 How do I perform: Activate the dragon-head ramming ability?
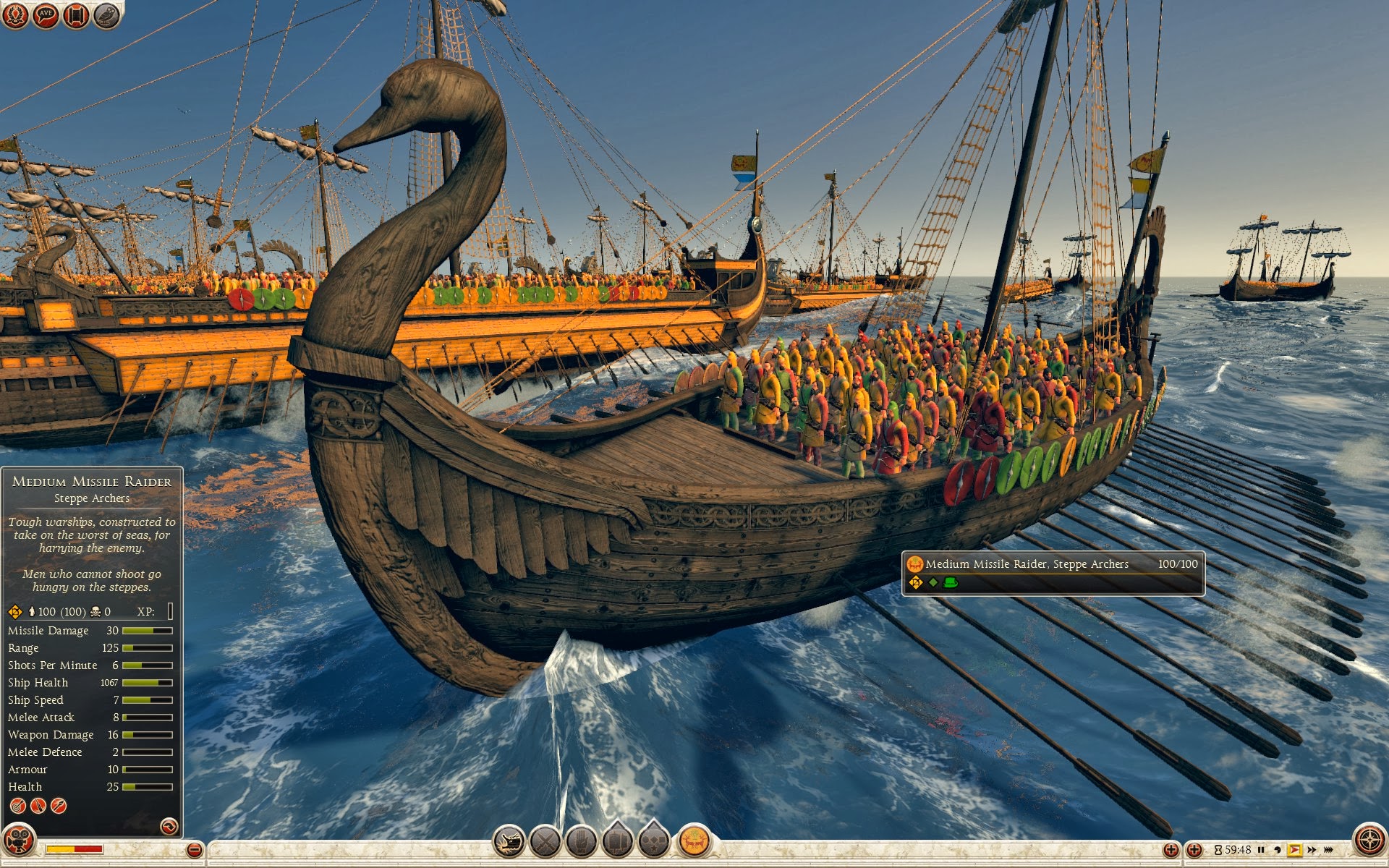click(509, 842)
